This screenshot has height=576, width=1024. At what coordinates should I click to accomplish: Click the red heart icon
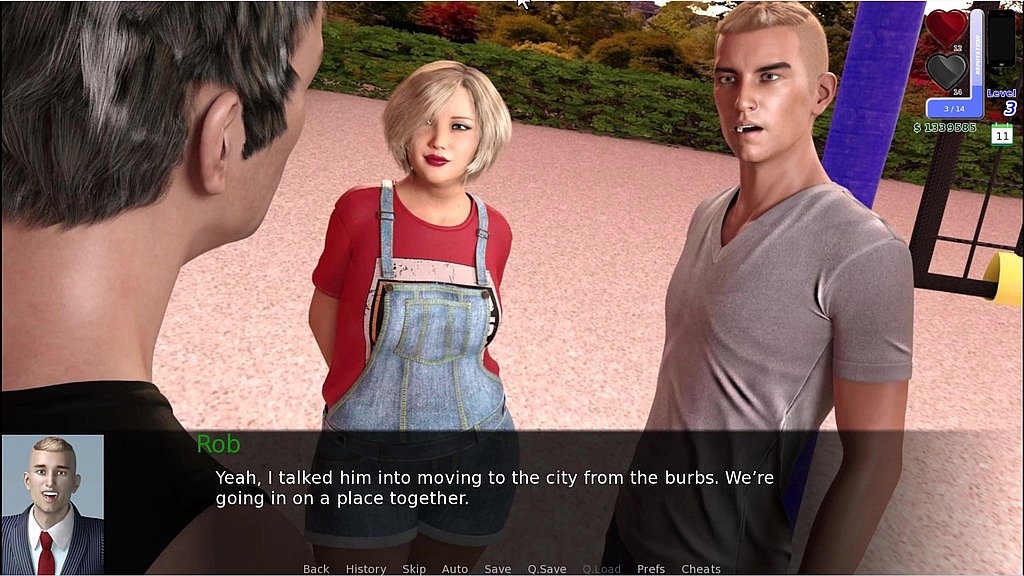tap(946, 26)
